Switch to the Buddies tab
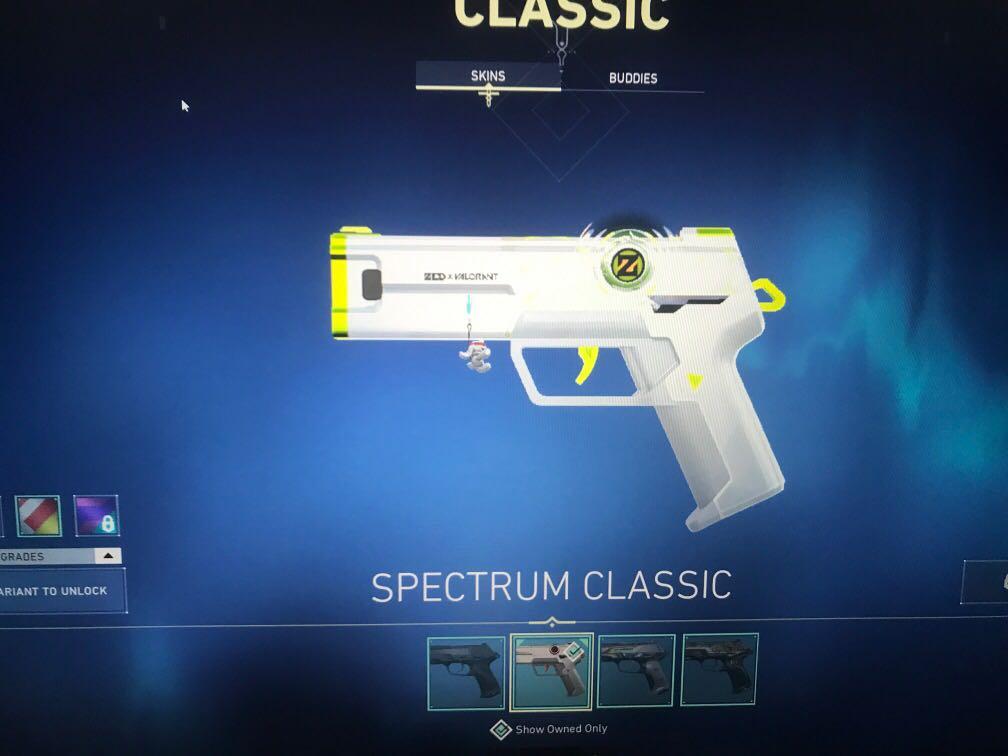The width and height of the screenshot is (1008, 756). 633,77
